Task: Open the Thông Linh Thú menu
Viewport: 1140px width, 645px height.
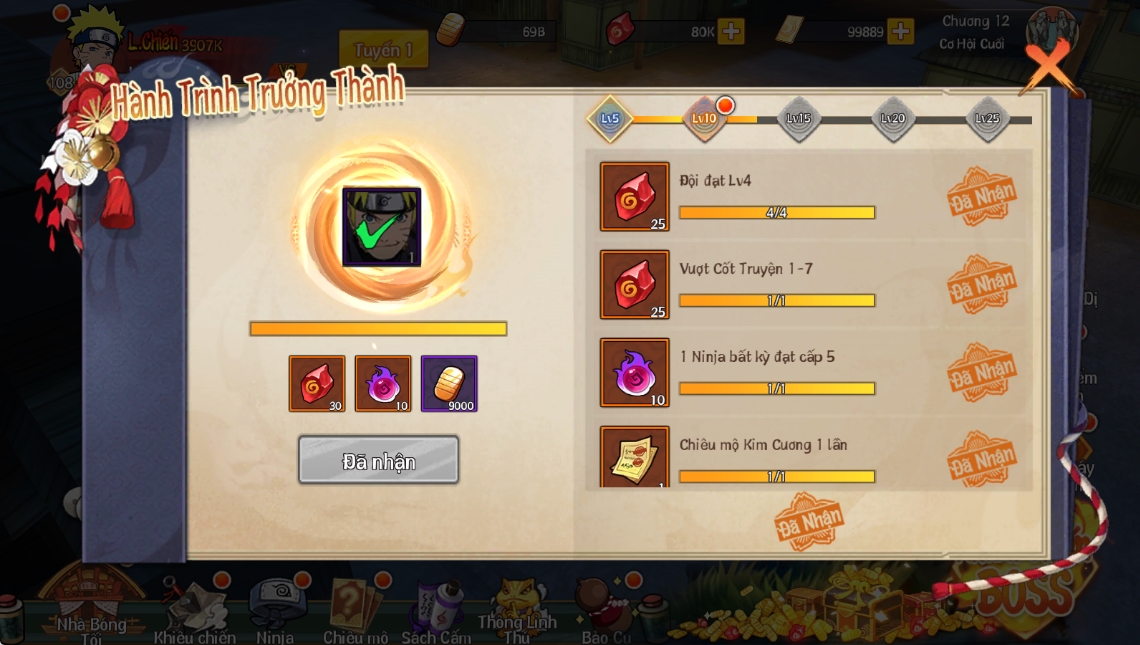Action: (x=516, y=610)
